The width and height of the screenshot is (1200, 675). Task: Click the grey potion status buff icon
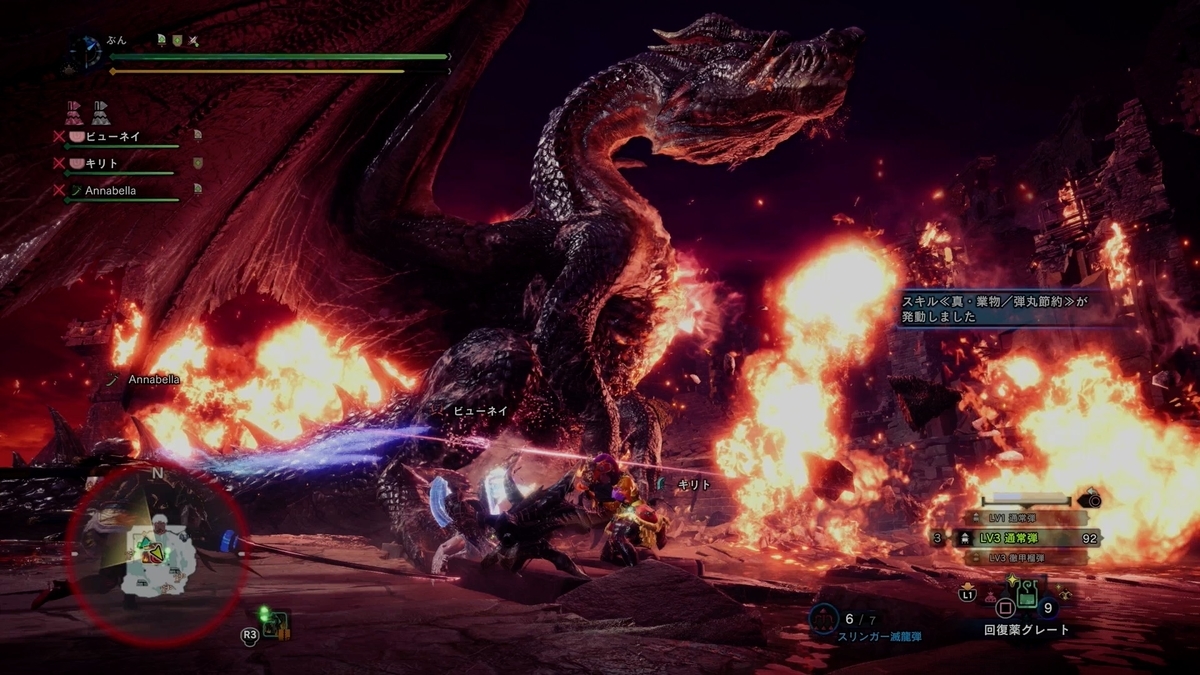click(x=100, y=110)
